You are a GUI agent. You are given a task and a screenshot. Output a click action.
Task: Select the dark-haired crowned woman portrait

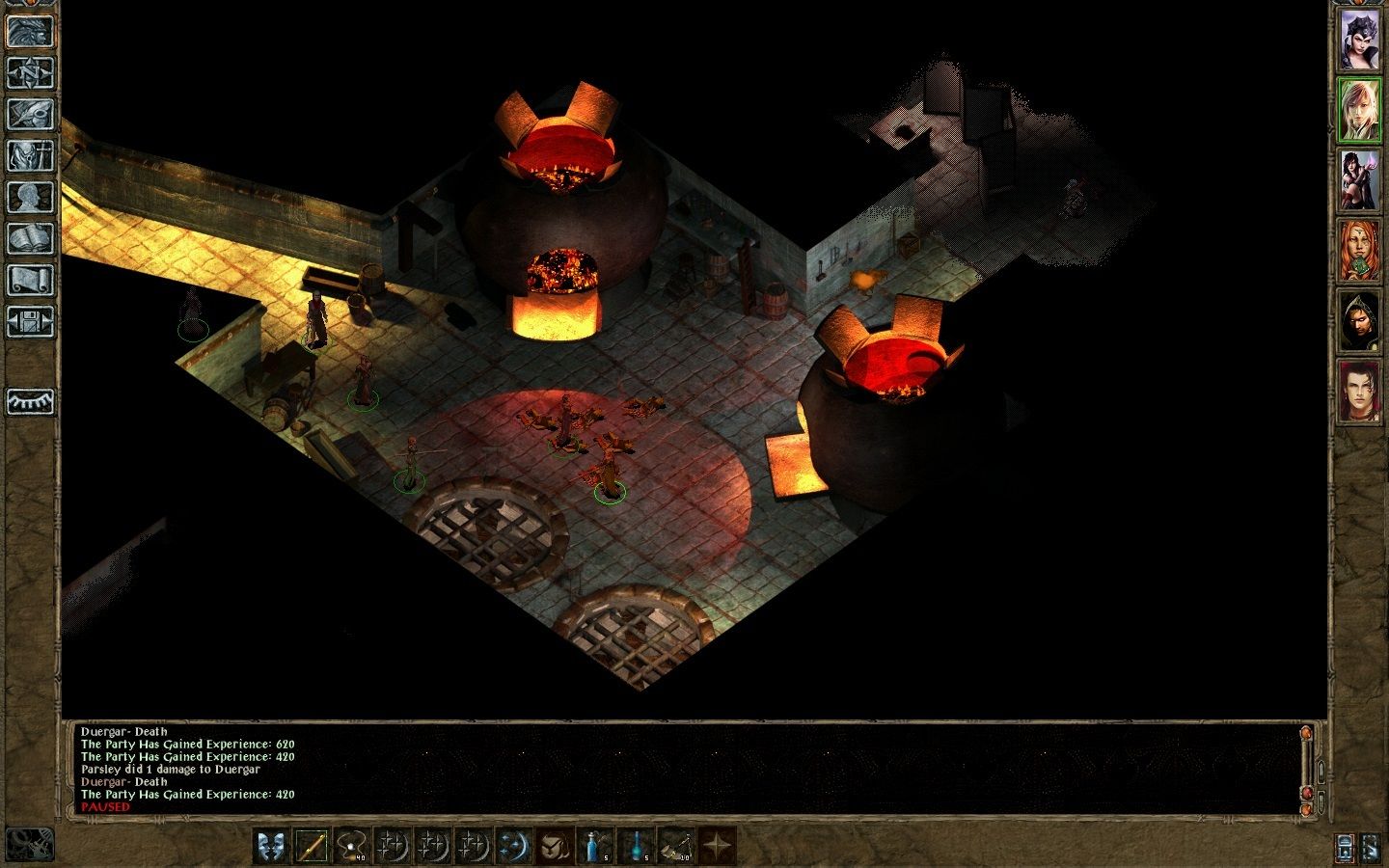[x=1360, y=40]
